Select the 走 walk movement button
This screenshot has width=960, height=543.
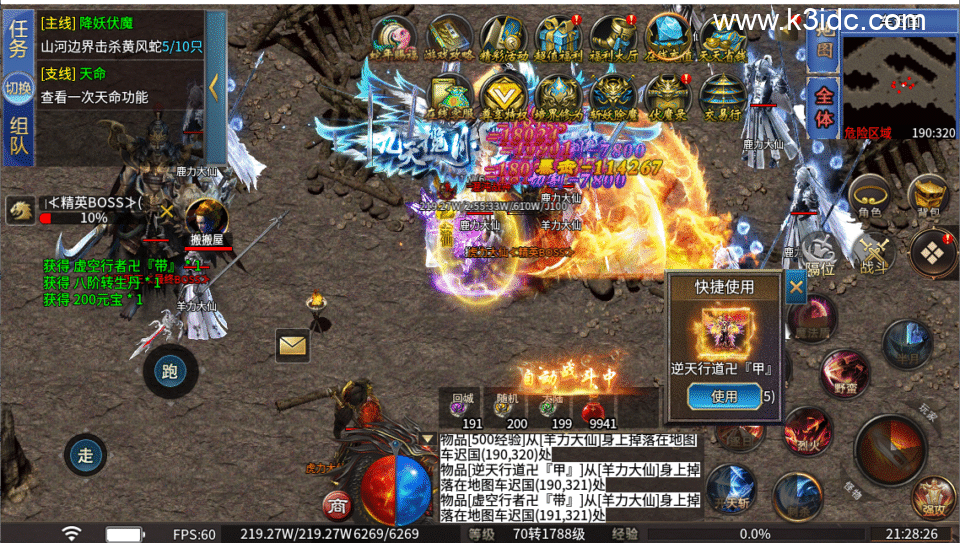pyautogui.click(x=86, y=456)
